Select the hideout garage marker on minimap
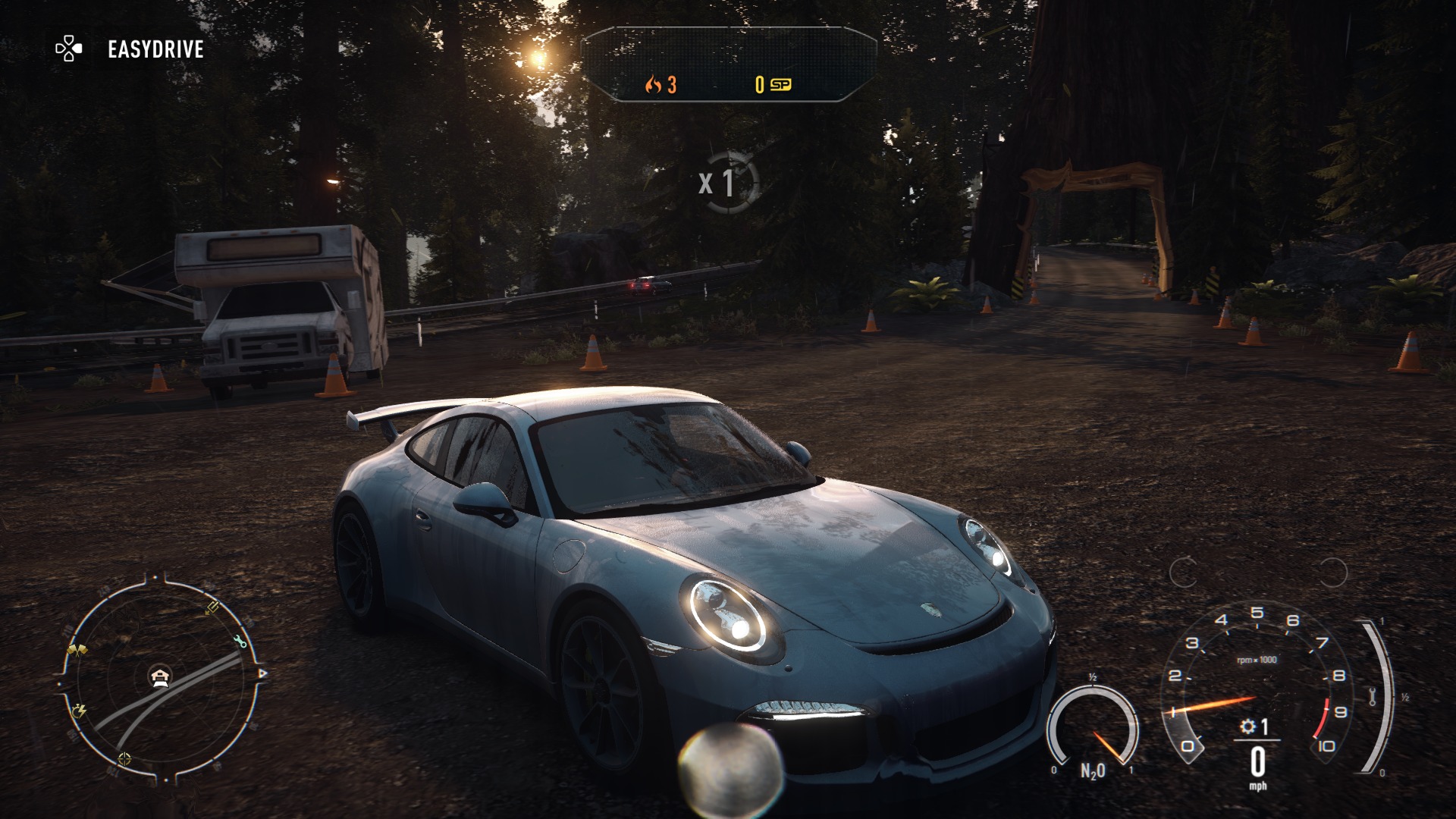The width and height of the screenshot is (1456, 819). tap(159, 676)
